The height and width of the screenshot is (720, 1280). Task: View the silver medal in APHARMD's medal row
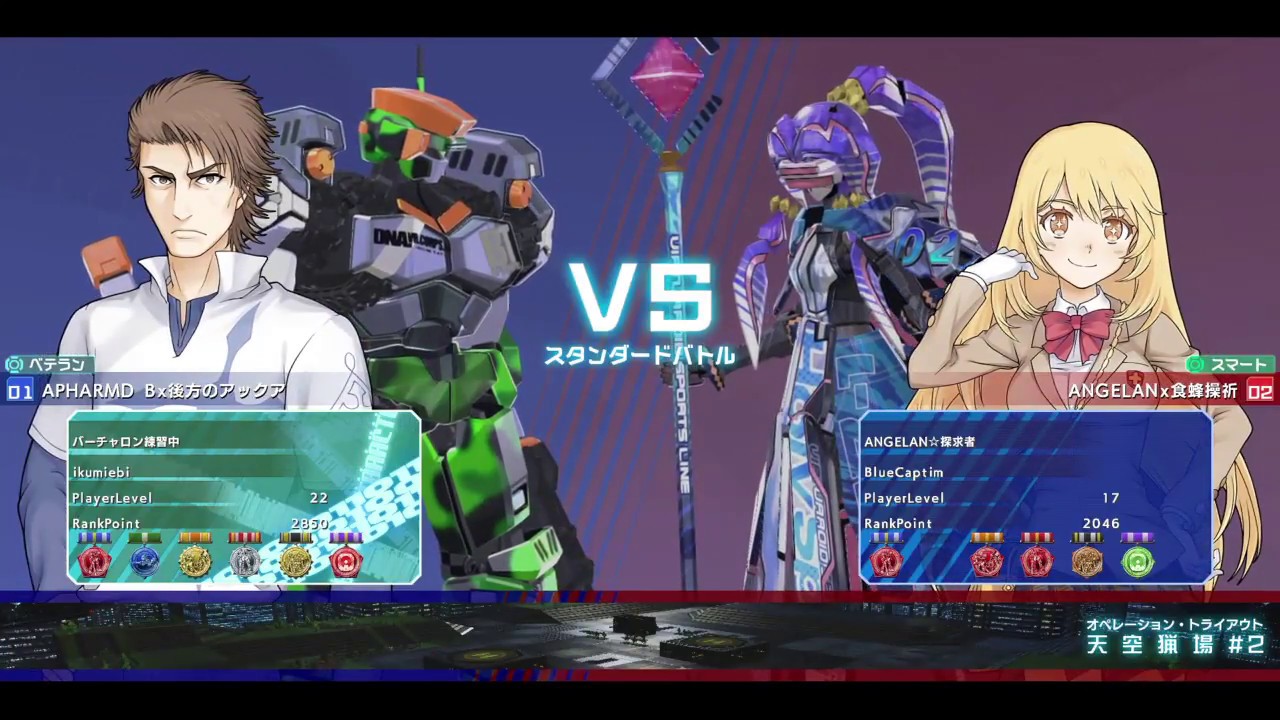point(245,562)
